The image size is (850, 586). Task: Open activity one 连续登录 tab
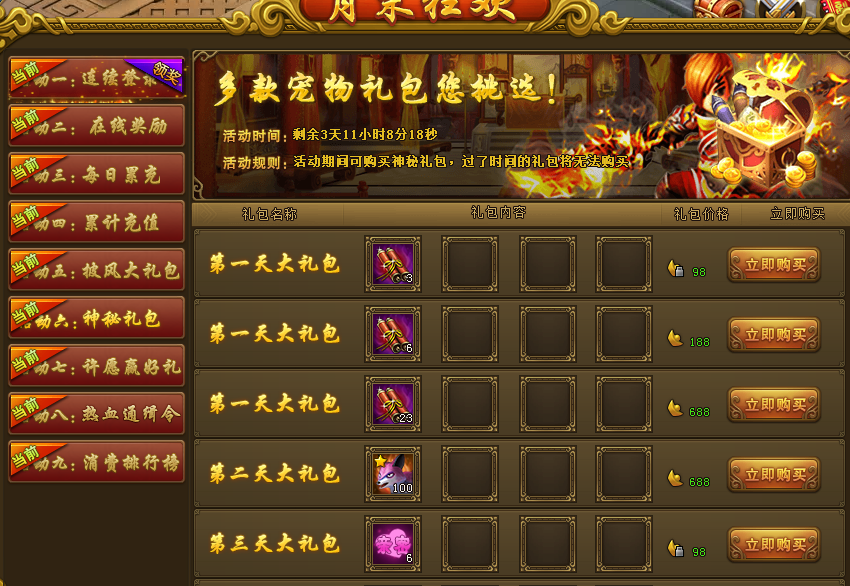(97, 78)
